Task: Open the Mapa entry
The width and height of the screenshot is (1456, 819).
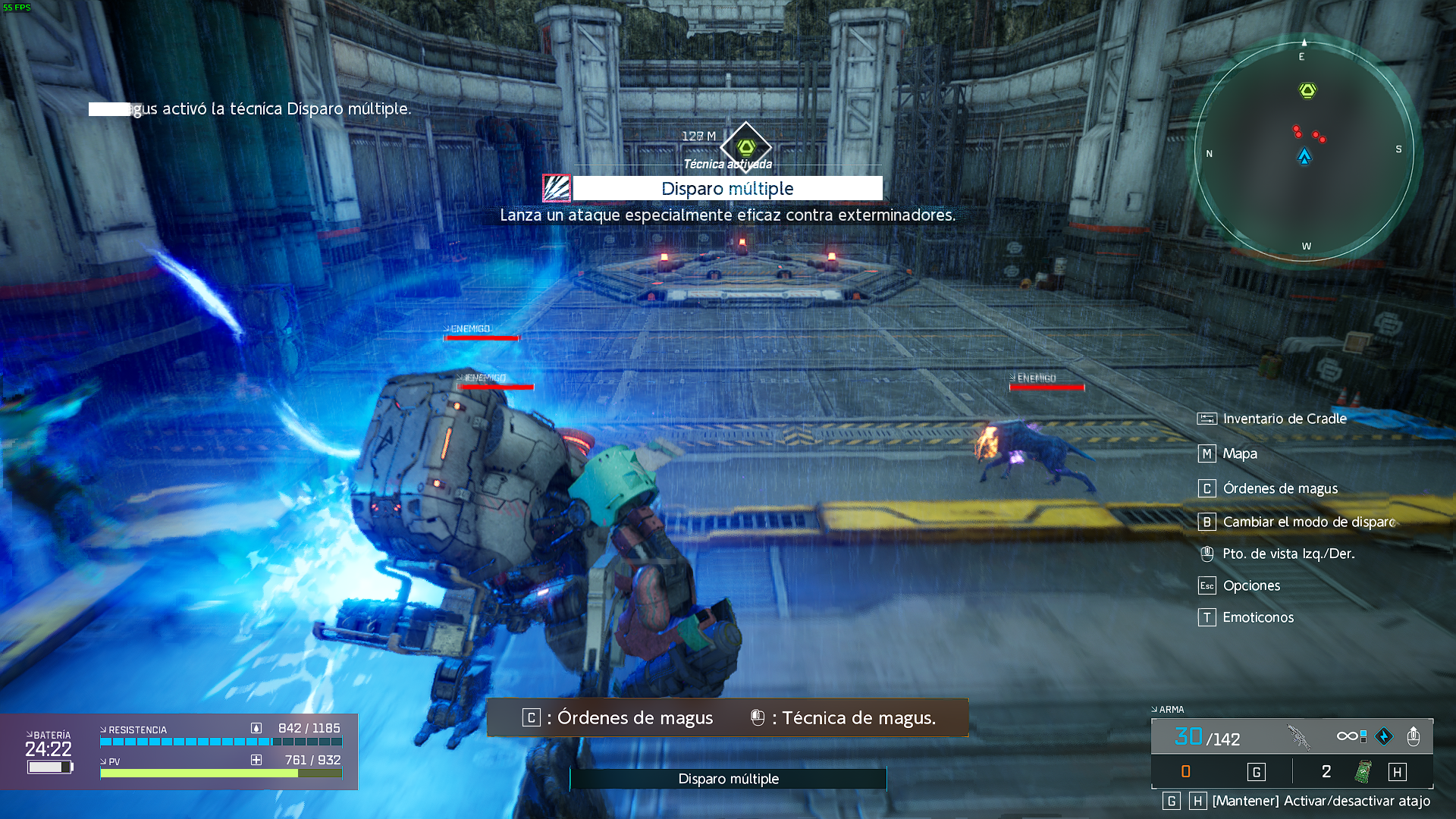Action: (x=1239, y=453)
